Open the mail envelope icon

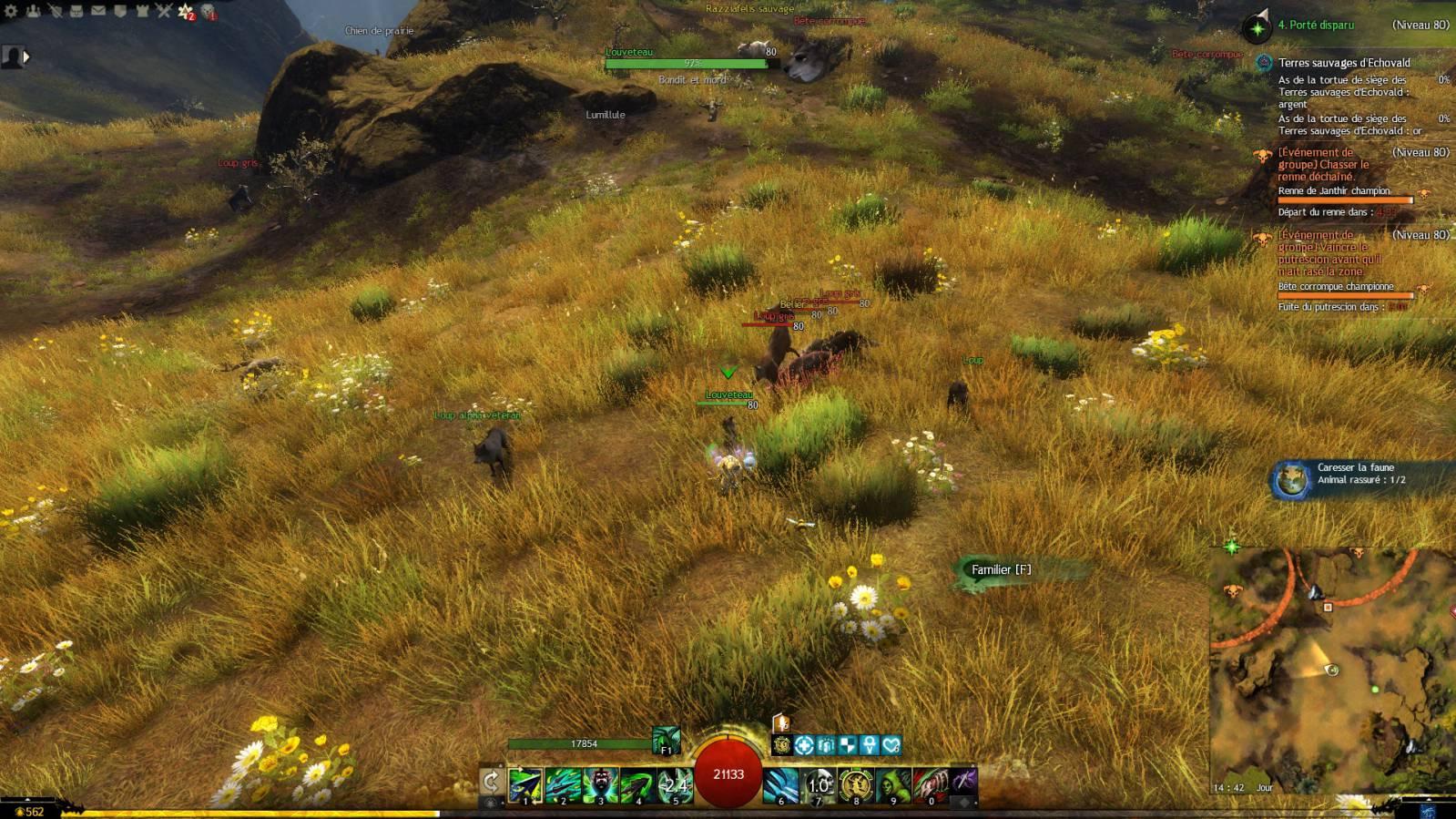(98, 11)
